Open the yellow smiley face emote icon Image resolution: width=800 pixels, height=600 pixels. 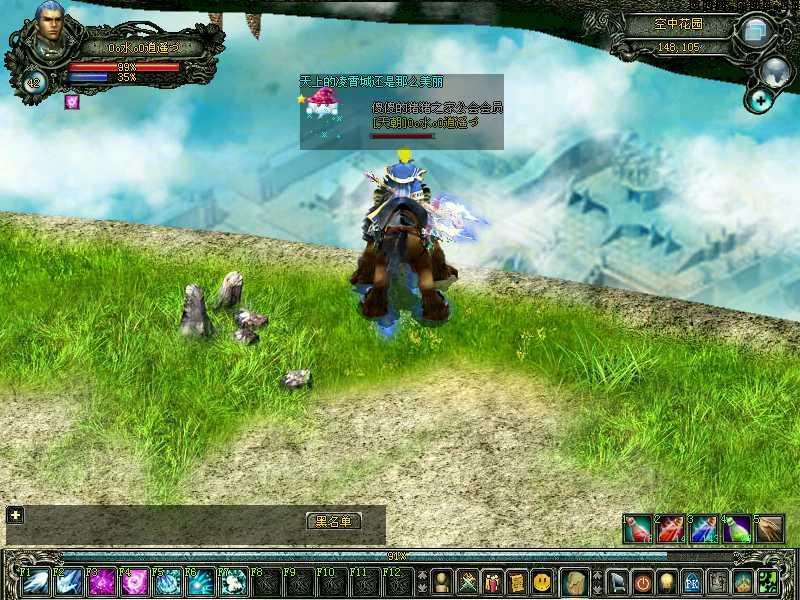(x=541, y=581)
